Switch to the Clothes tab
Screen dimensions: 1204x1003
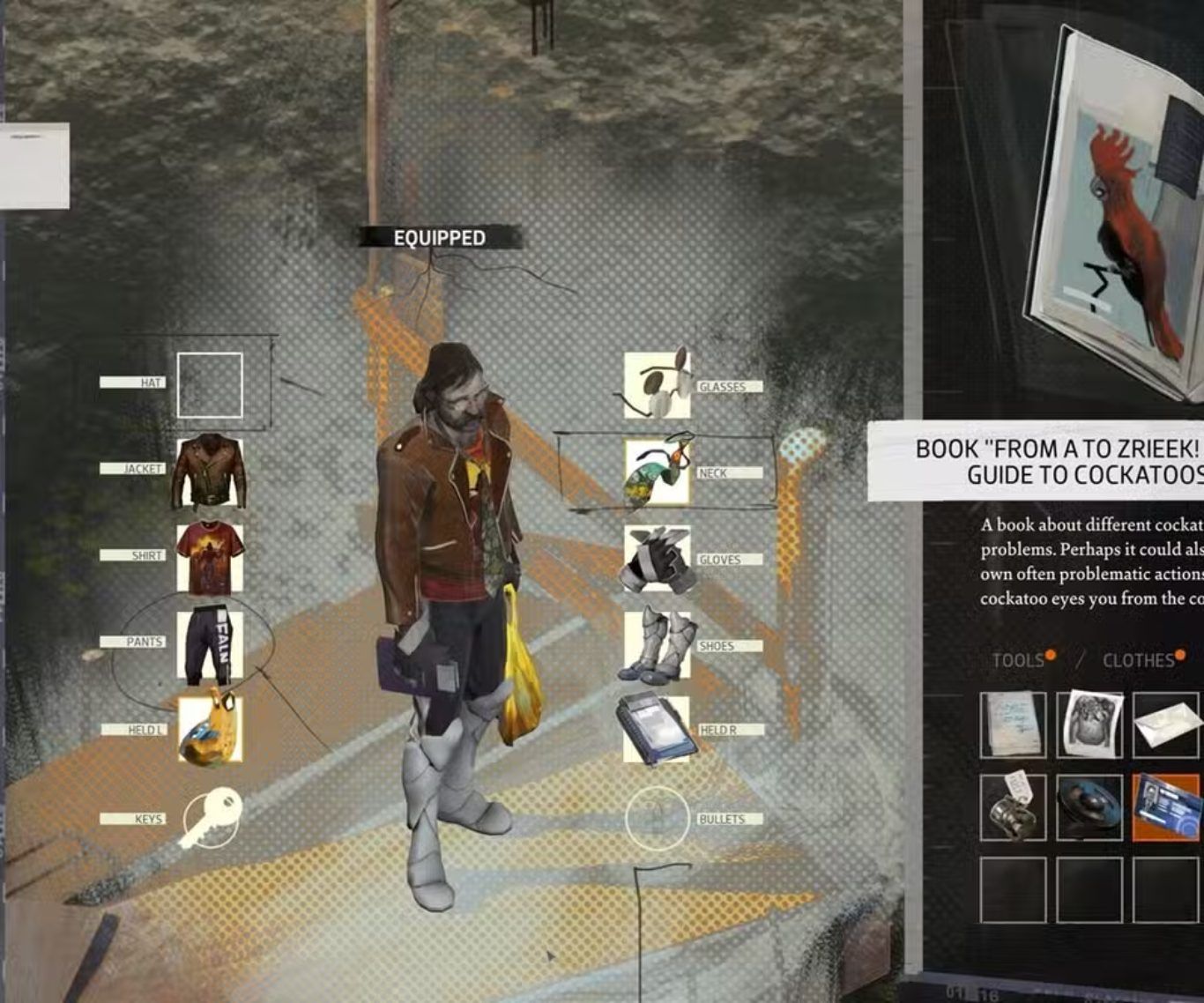(1138, 660)
